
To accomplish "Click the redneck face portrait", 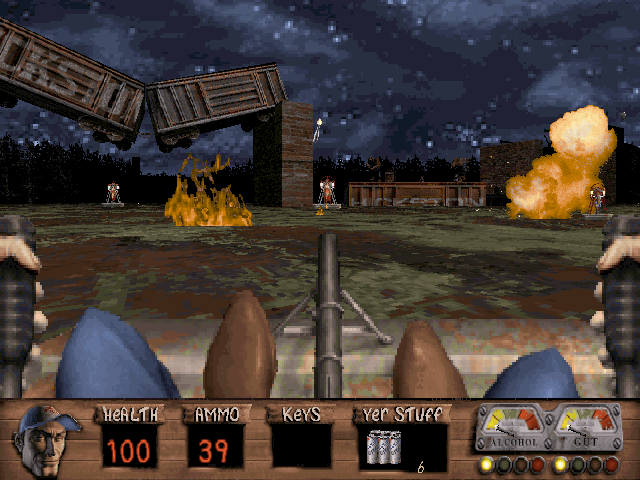I will point(48,438).
